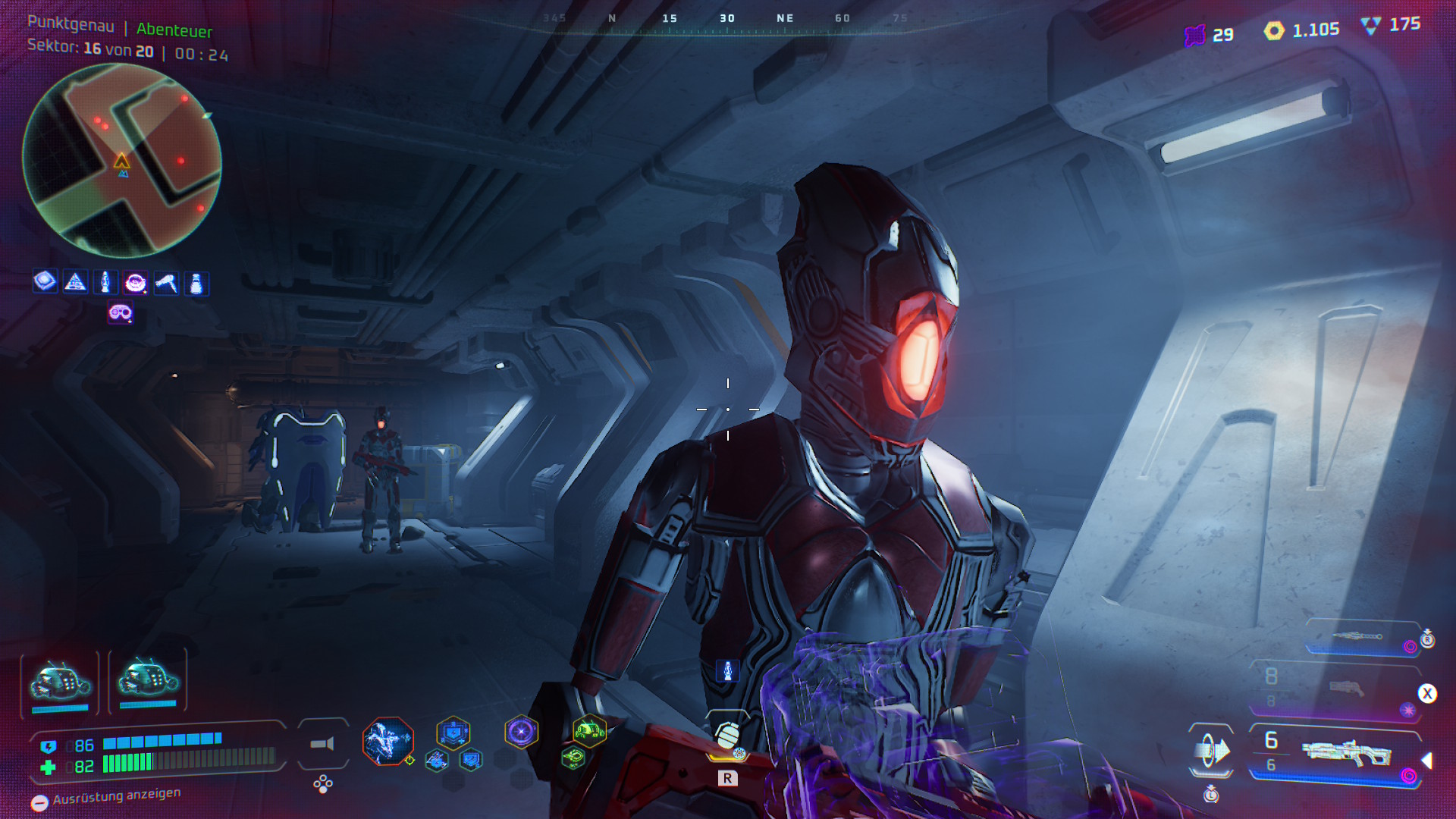Screen dimensions: 1456x819
Task: Select the gamepad artifact icon
Action: [x=121, y=312]
